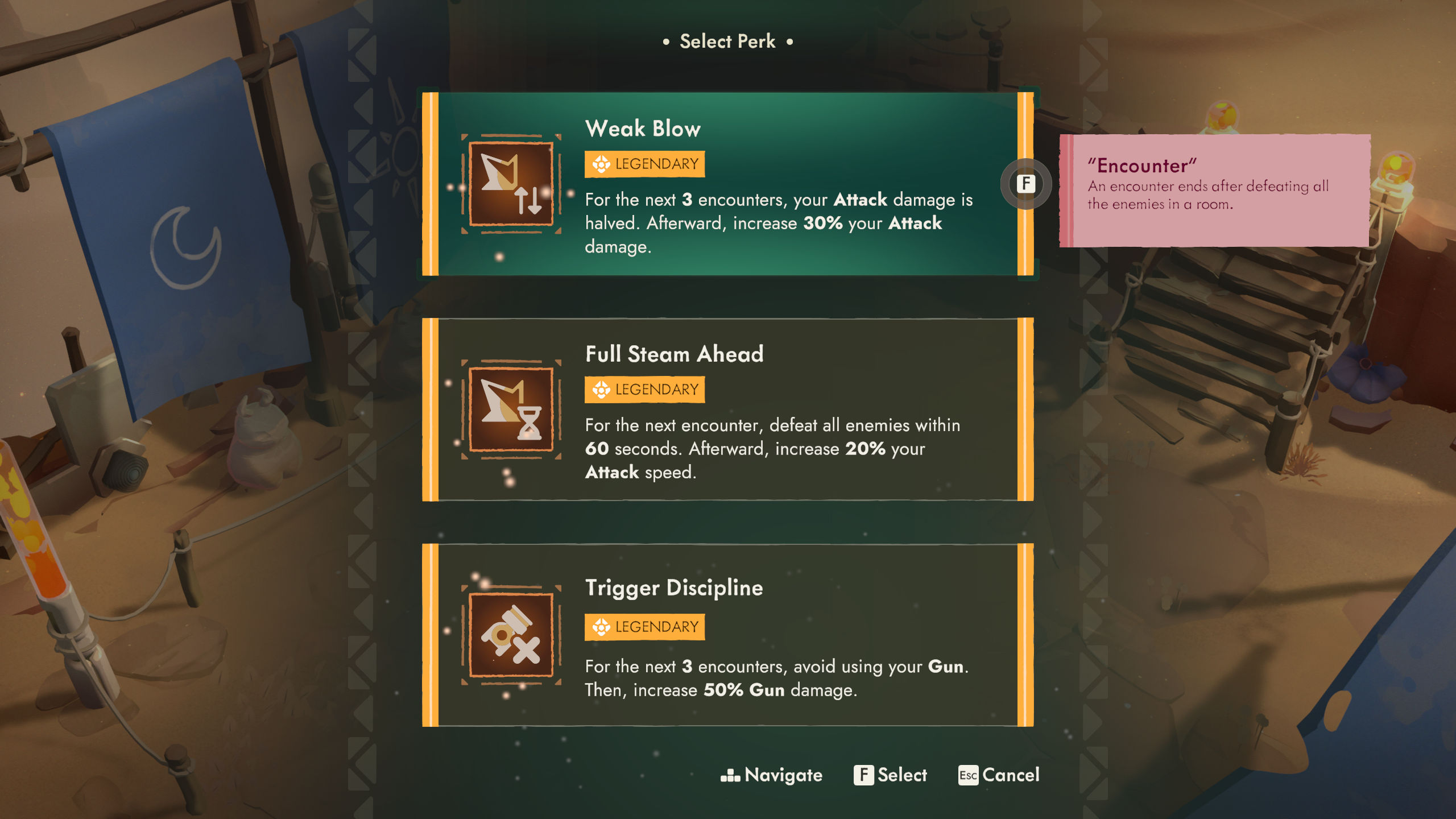This screenshot has height=819, width=1456.
Task: Click the LEGENDARY badge on Full Steam Ahead
Action: [x=644, y=390]
